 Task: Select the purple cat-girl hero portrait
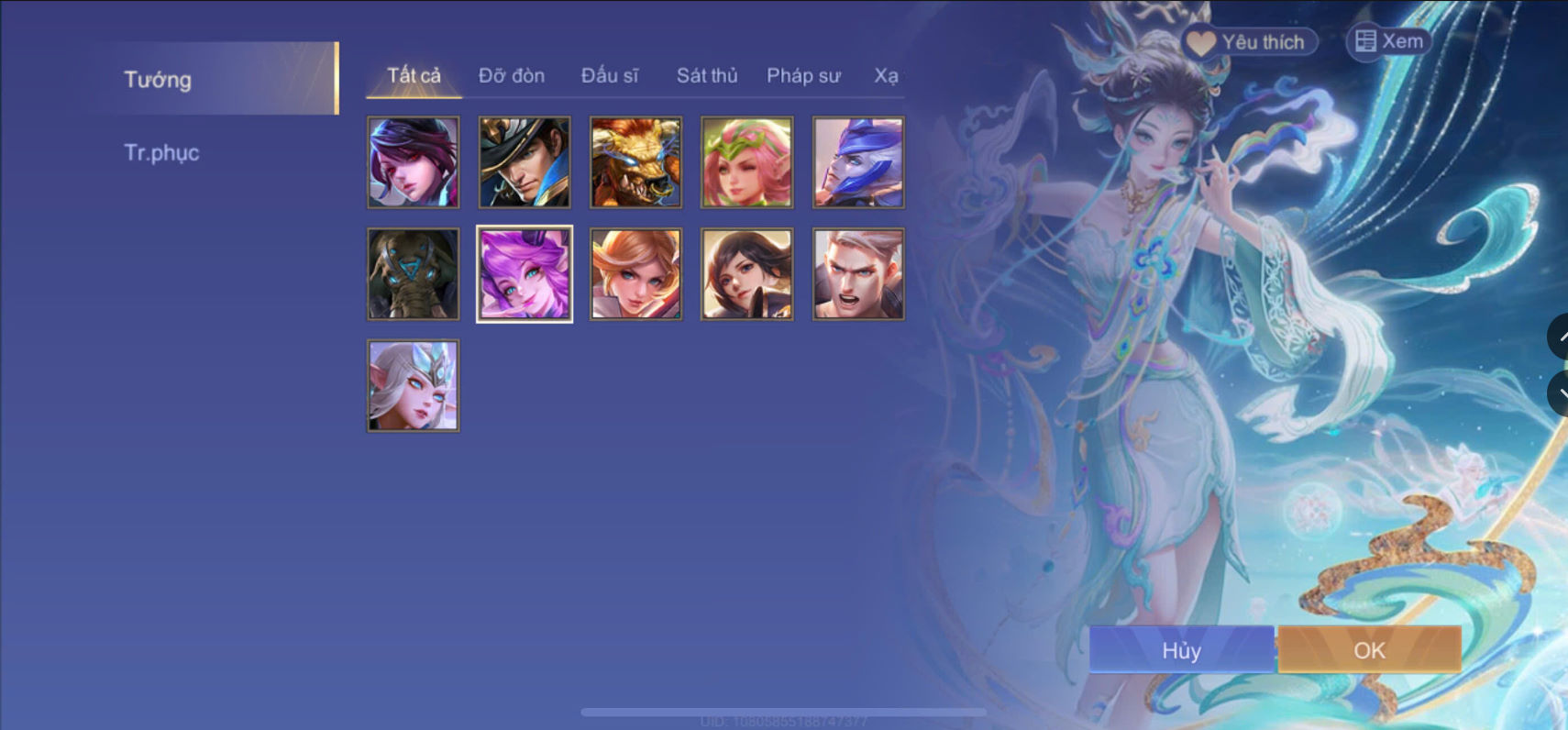pyautogui.click(x=524, y=272)
